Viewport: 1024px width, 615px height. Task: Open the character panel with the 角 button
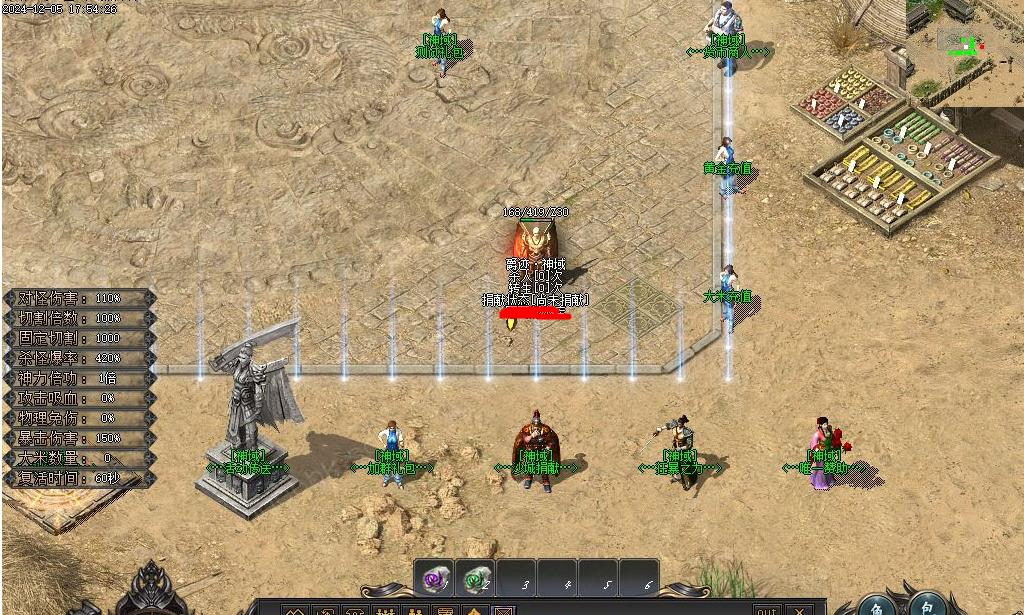click(x=876, y=605)
